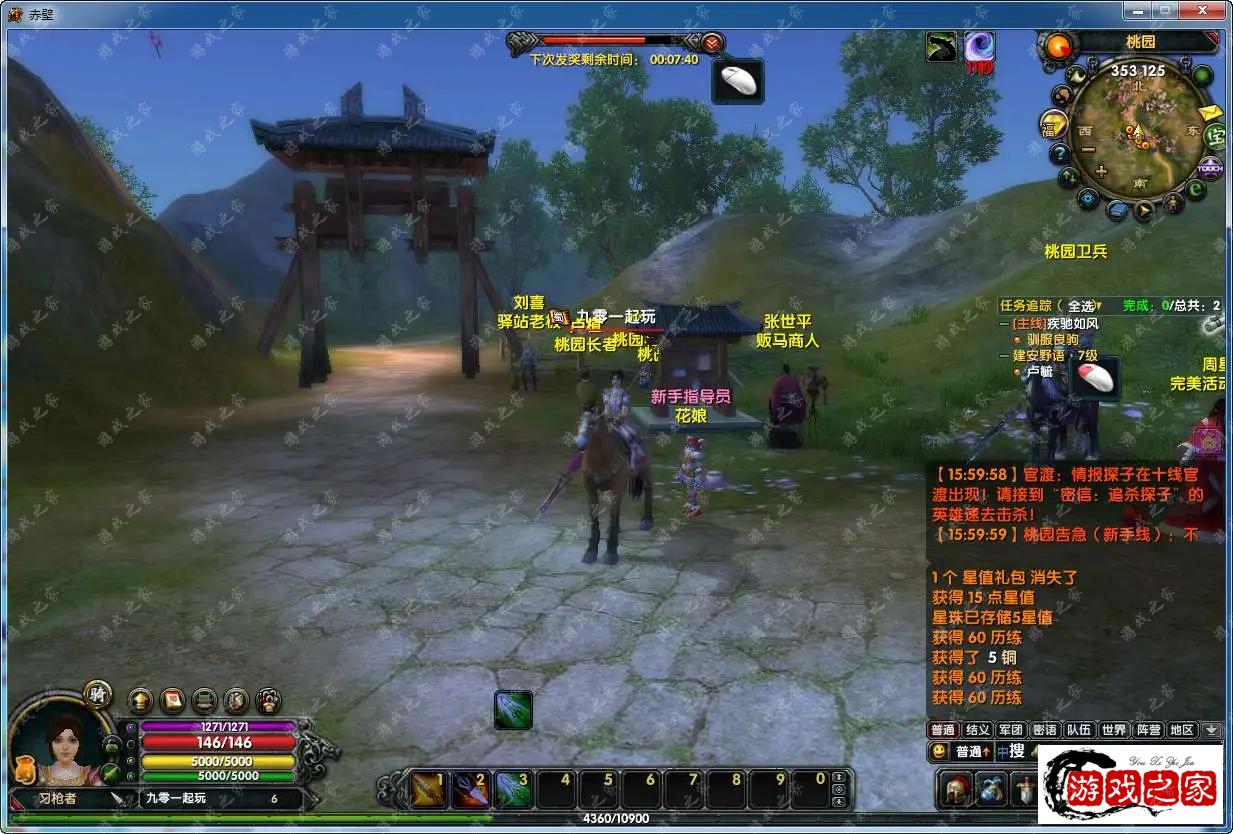Open the yellow envelope mail icon
Image resolution: width=1233 pixels, height=834 pixels.
pos(1210,112)
